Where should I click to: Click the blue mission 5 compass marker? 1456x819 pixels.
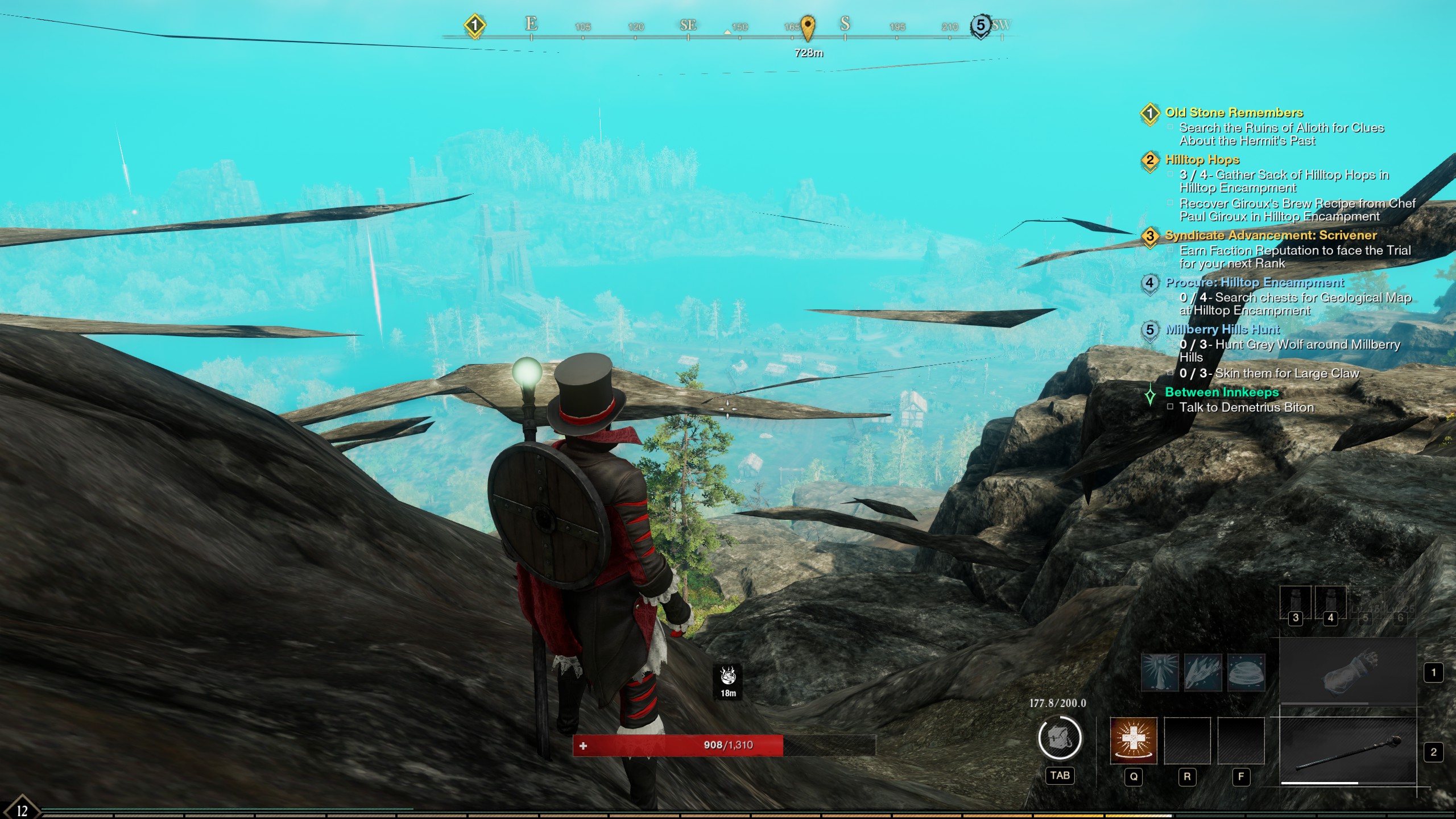click(980, 26)
